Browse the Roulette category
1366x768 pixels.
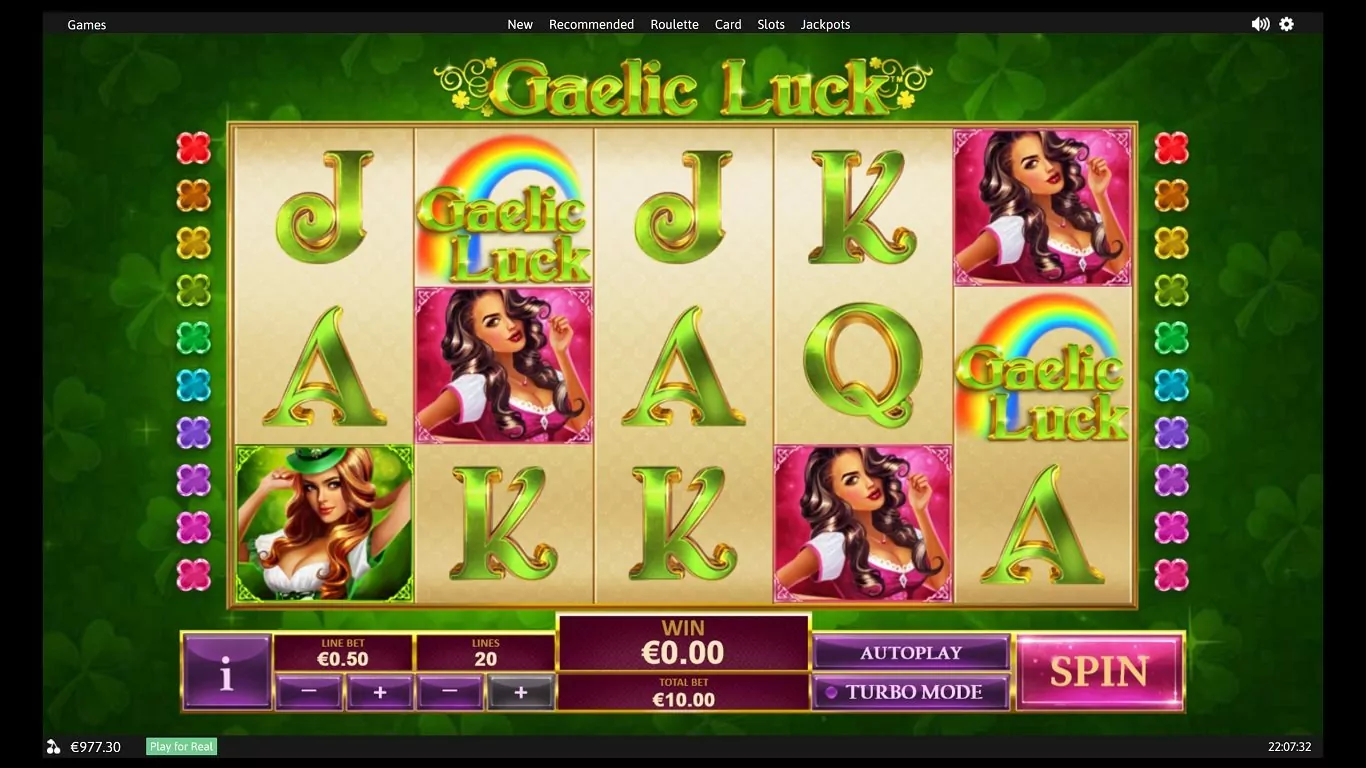(674, 24)
